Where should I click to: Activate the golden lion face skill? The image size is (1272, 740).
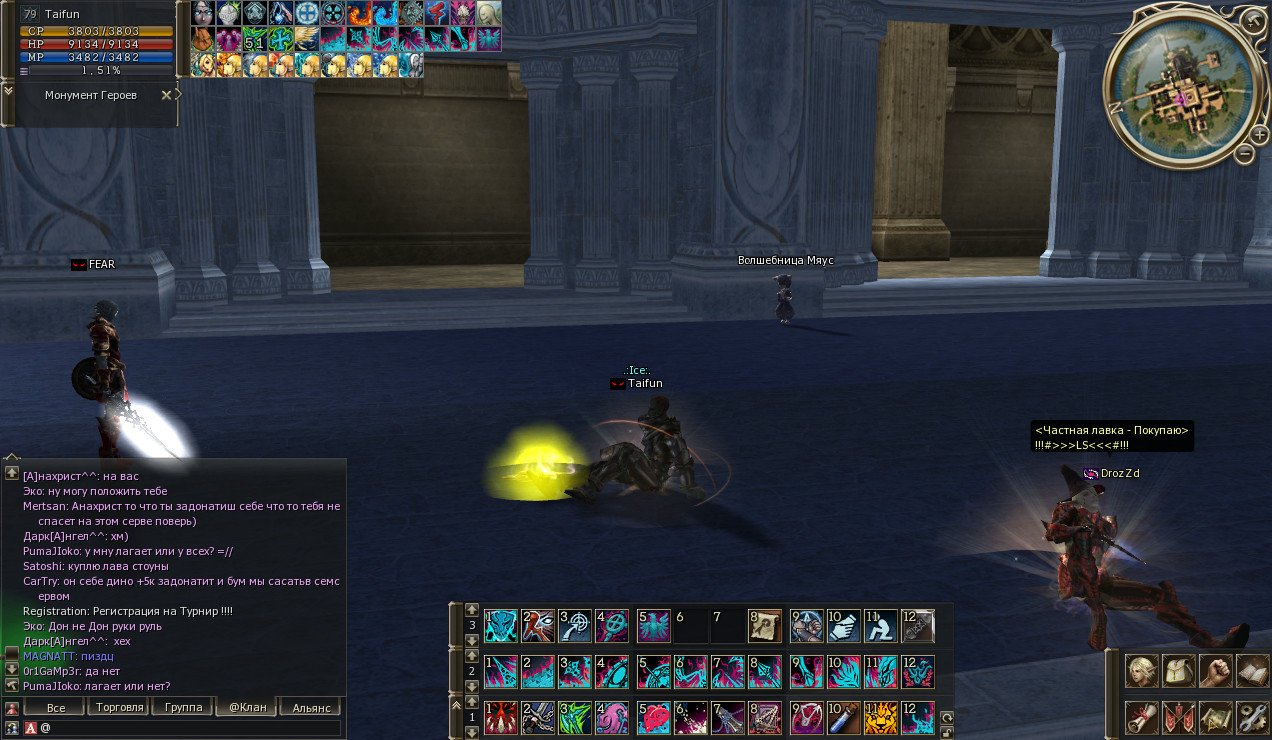click(881, 718)
